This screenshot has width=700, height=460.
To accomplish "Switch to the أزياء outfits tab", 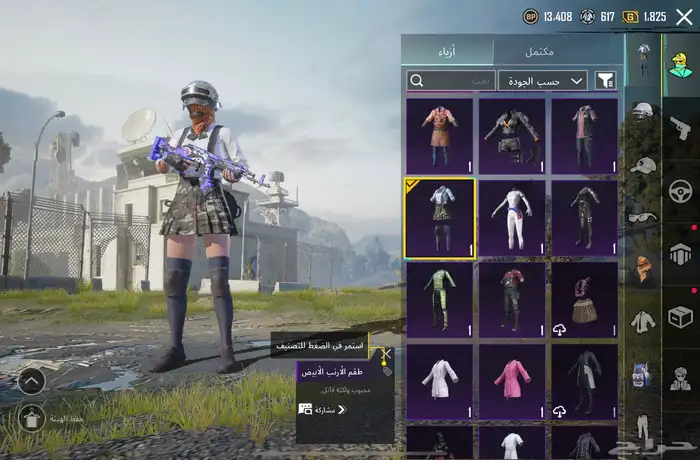I will point(446,51).
